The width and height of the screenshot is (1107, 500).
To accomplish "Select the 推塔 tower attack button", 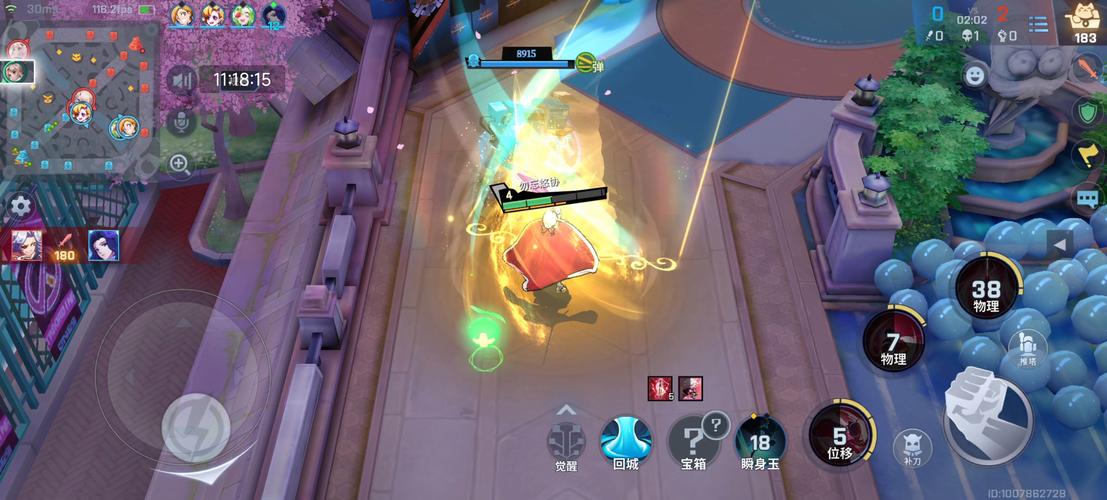I will (1027, 346).
